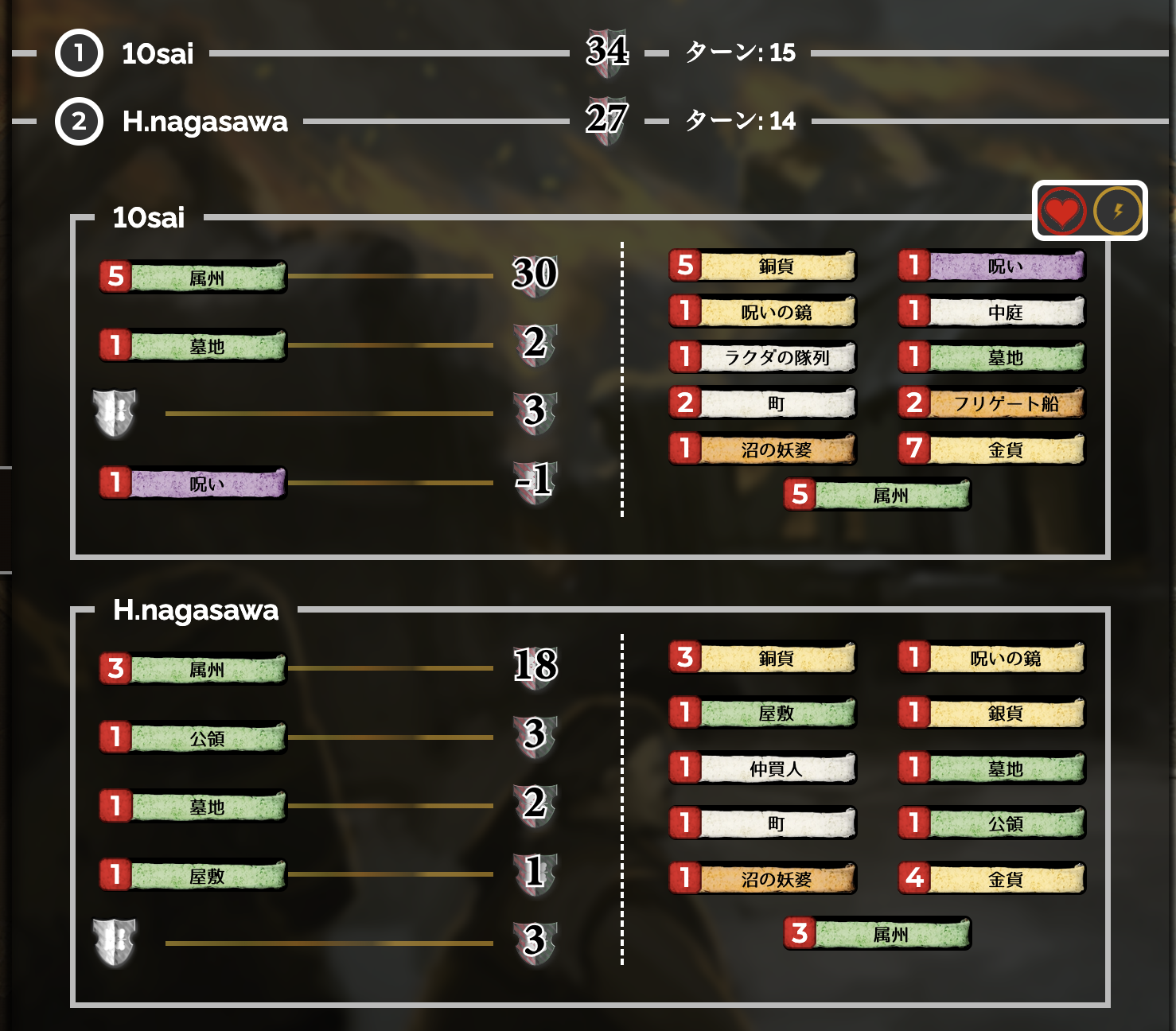Click the red count badge 7 on 金貨
Viewport: 1176px width, 1031px height.
915,449
